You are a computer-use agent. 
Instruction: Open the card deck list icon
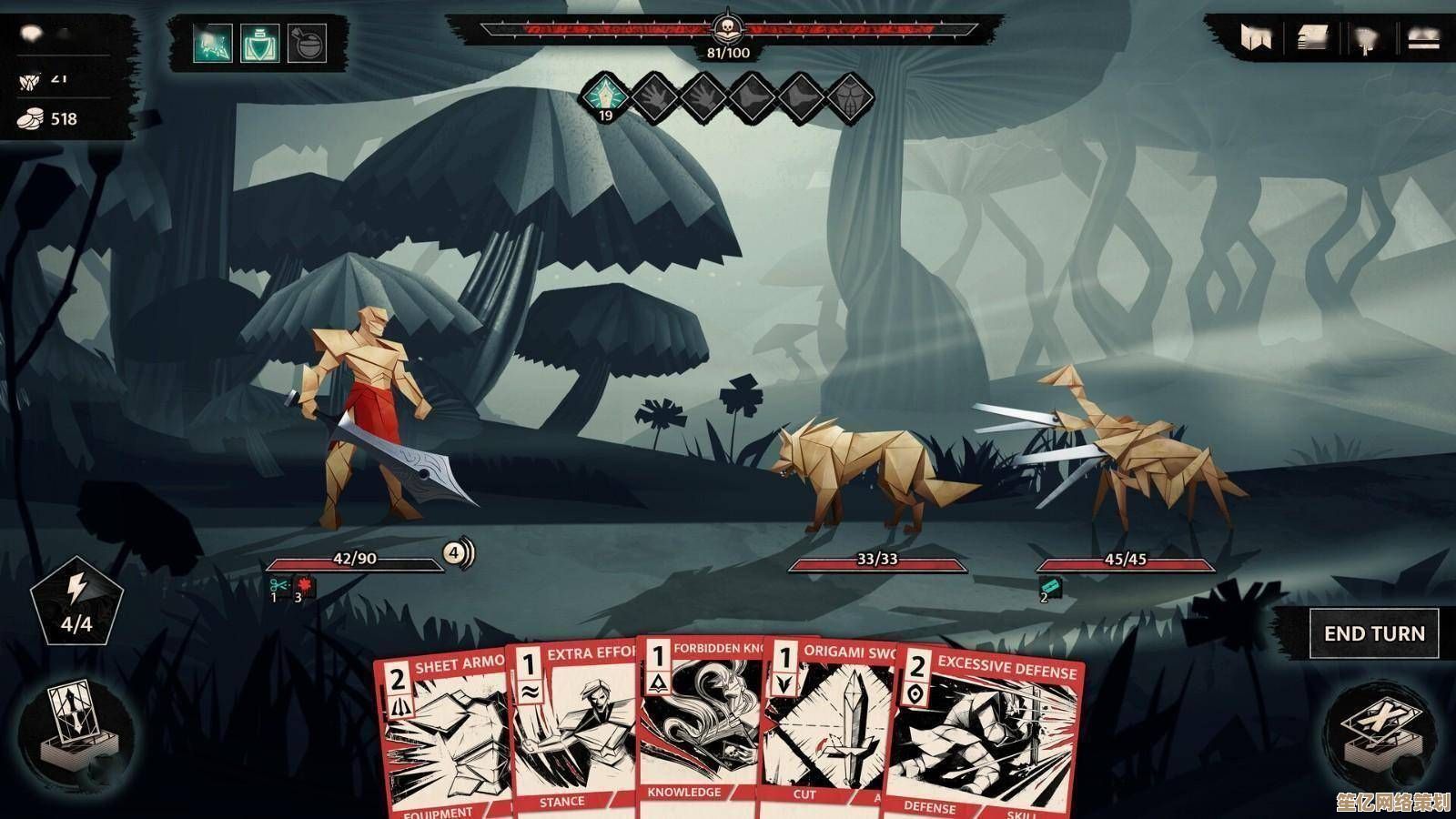click(x=1311, y=38)
